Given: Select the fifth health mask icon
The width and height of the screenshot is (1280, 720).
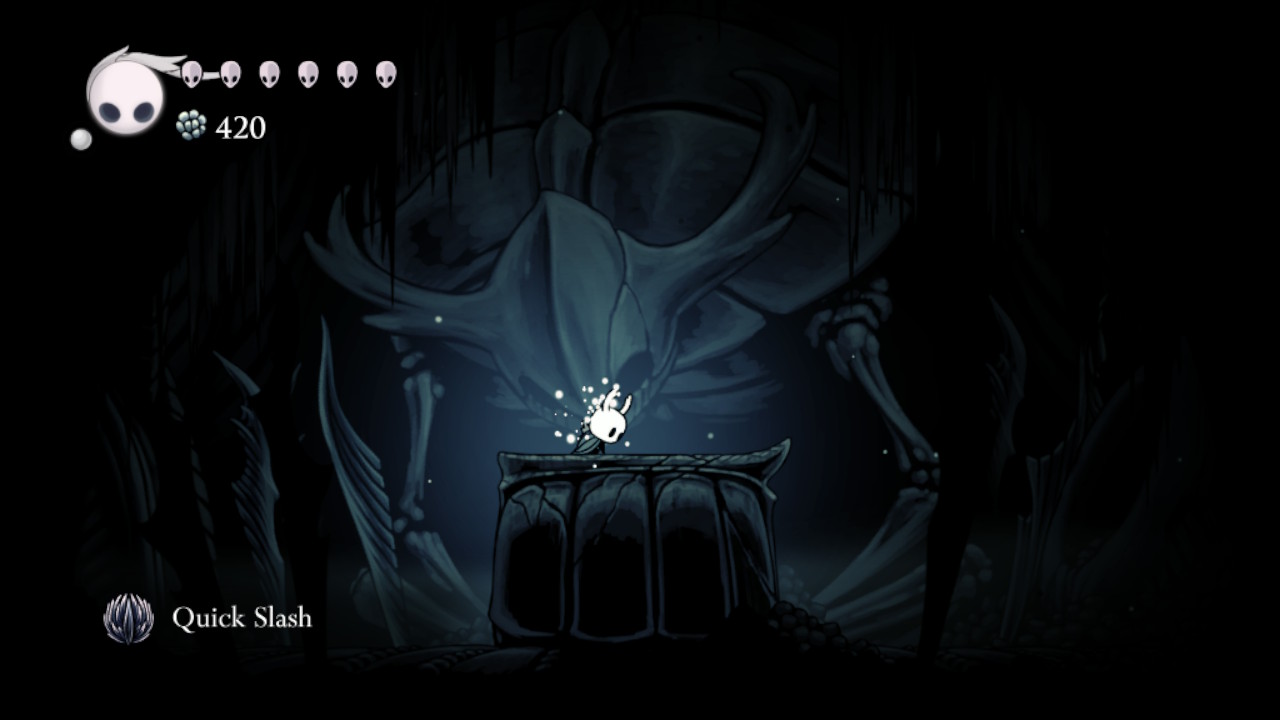Looking at the screenshot, I should pos(346,74).
